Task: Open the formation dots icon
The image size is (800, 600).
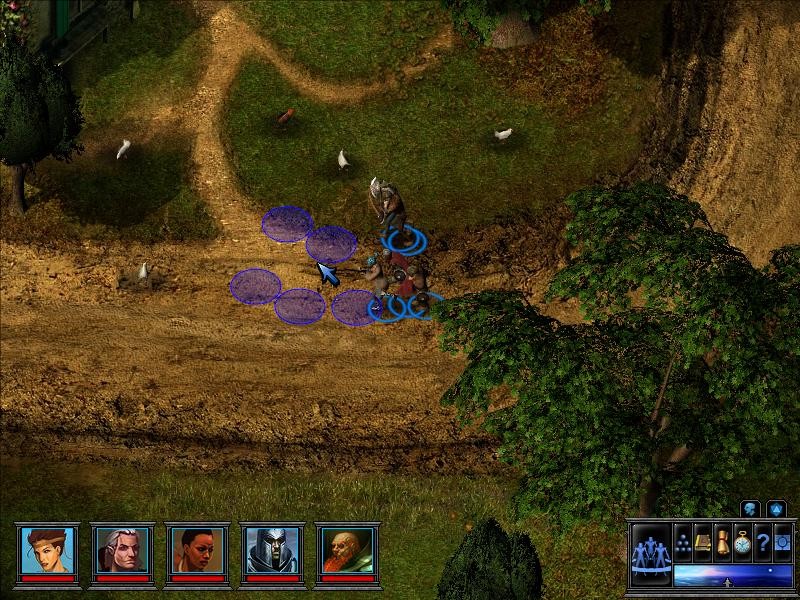Action: pyautogui.click(x=683, y=540)
